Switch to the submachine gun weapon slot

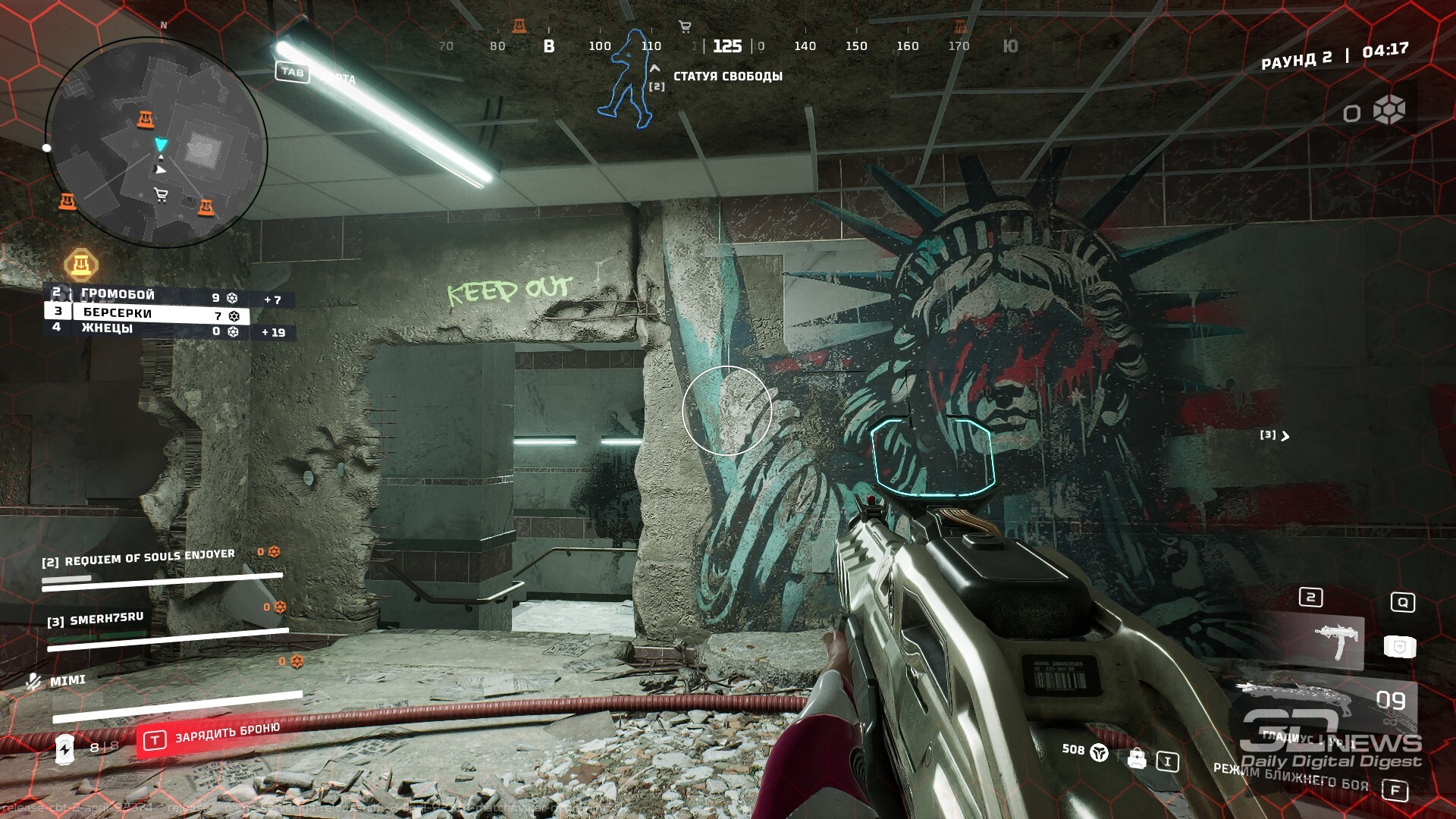tap(1338, 642)
